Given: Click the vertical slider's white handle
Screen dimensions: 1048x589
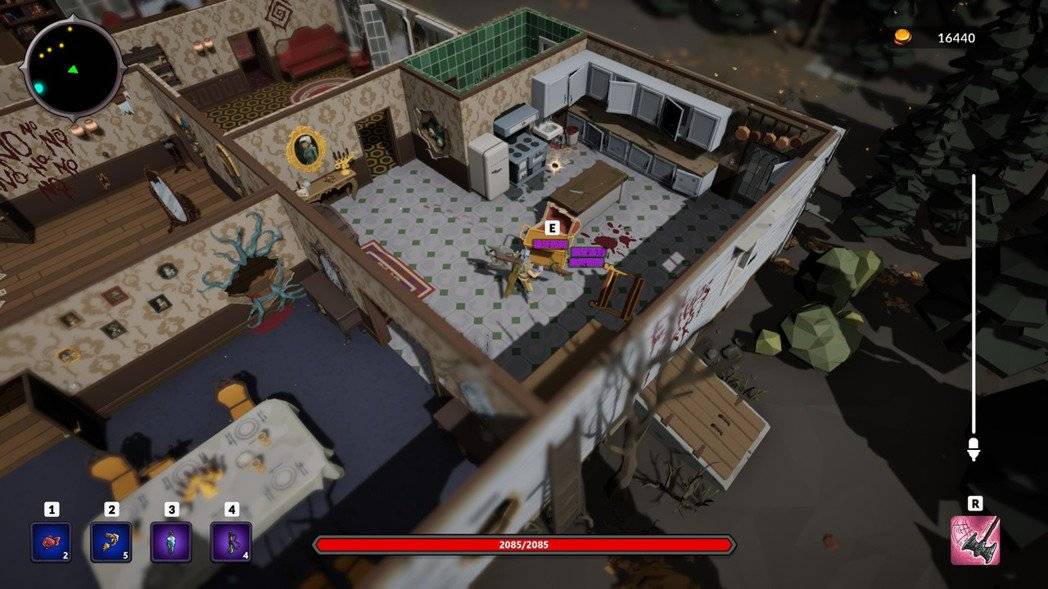Looking at the screenshot, I should [x=973, y=449].
